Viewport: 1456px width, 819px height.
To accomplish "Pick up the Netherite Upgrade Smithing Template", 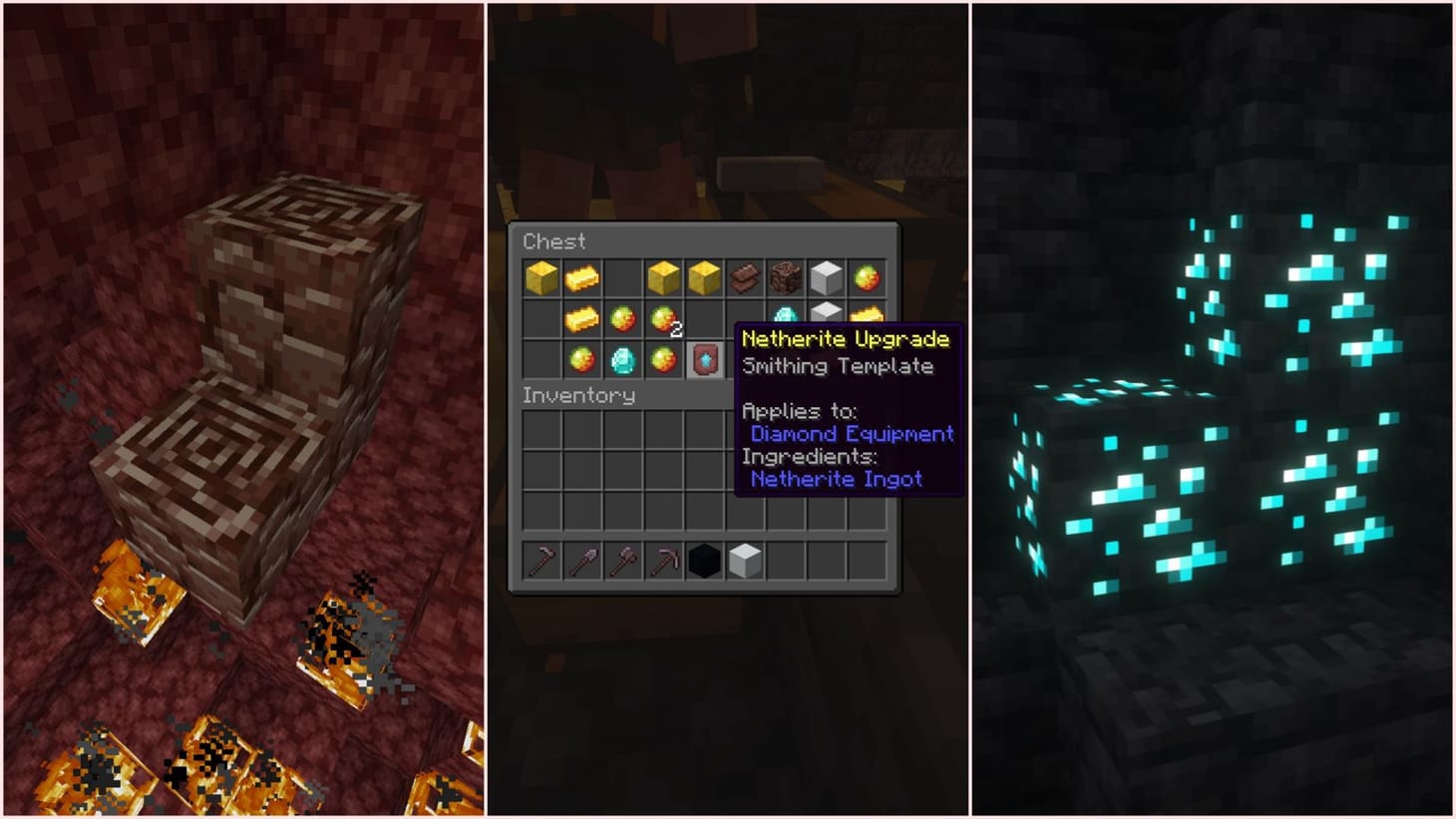I will [x=703, y=359].
